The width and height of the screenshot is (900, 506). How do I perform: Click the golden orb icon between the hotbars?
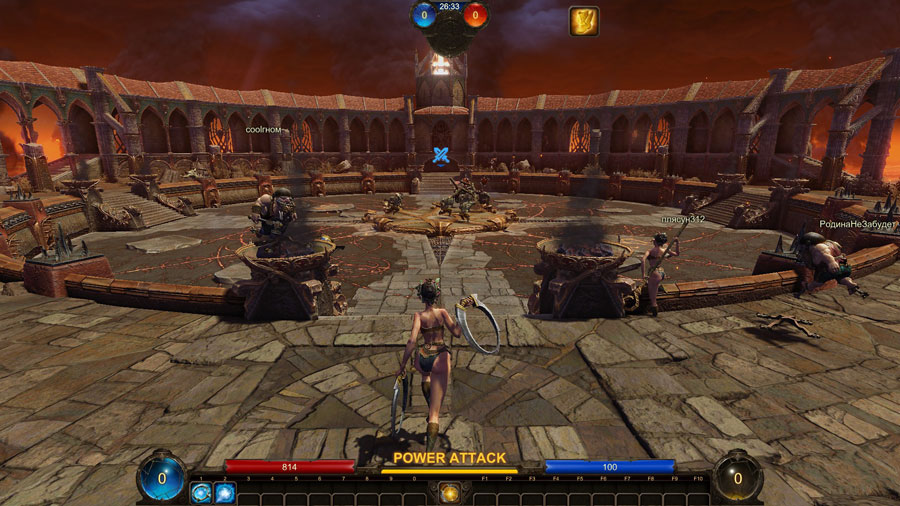449,493
